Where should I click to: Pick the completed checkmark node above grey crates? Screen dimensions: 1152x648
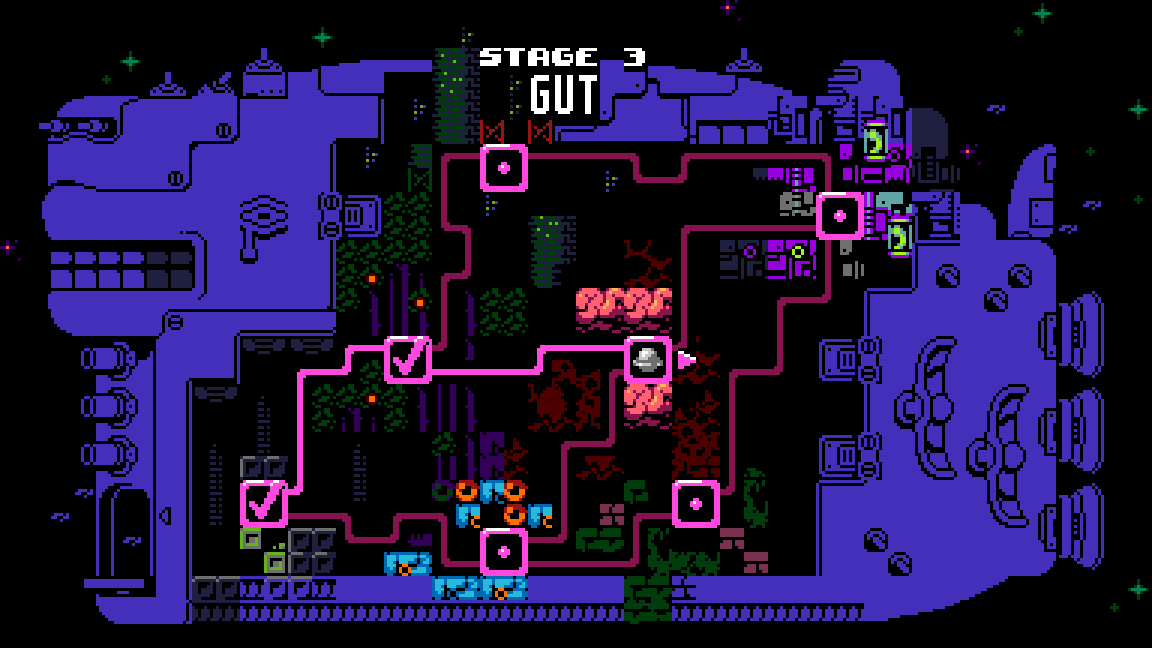tap(264, 504)
